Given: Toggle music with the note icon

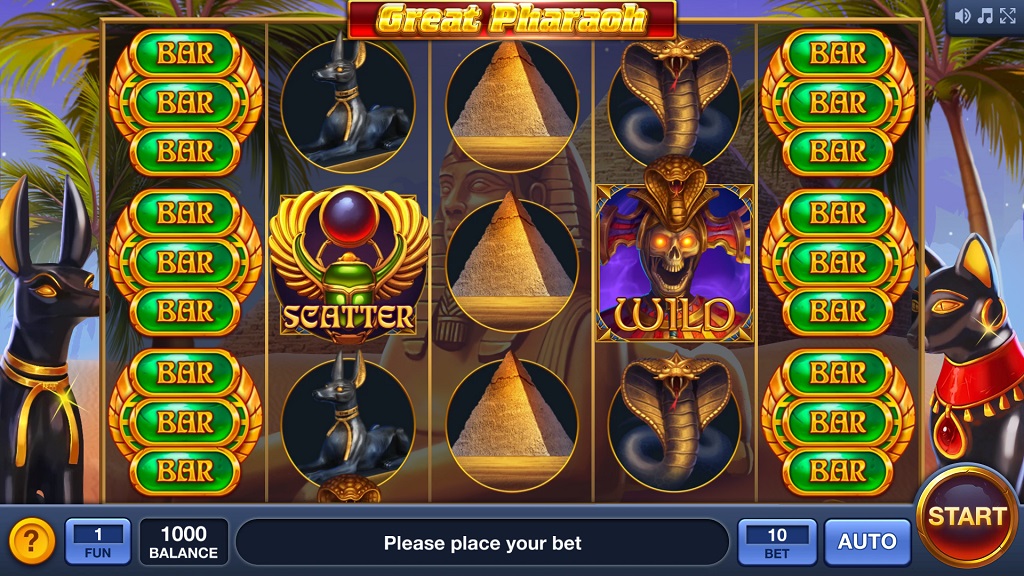Looking at the screenshot, I should click(x=985, y=15).
